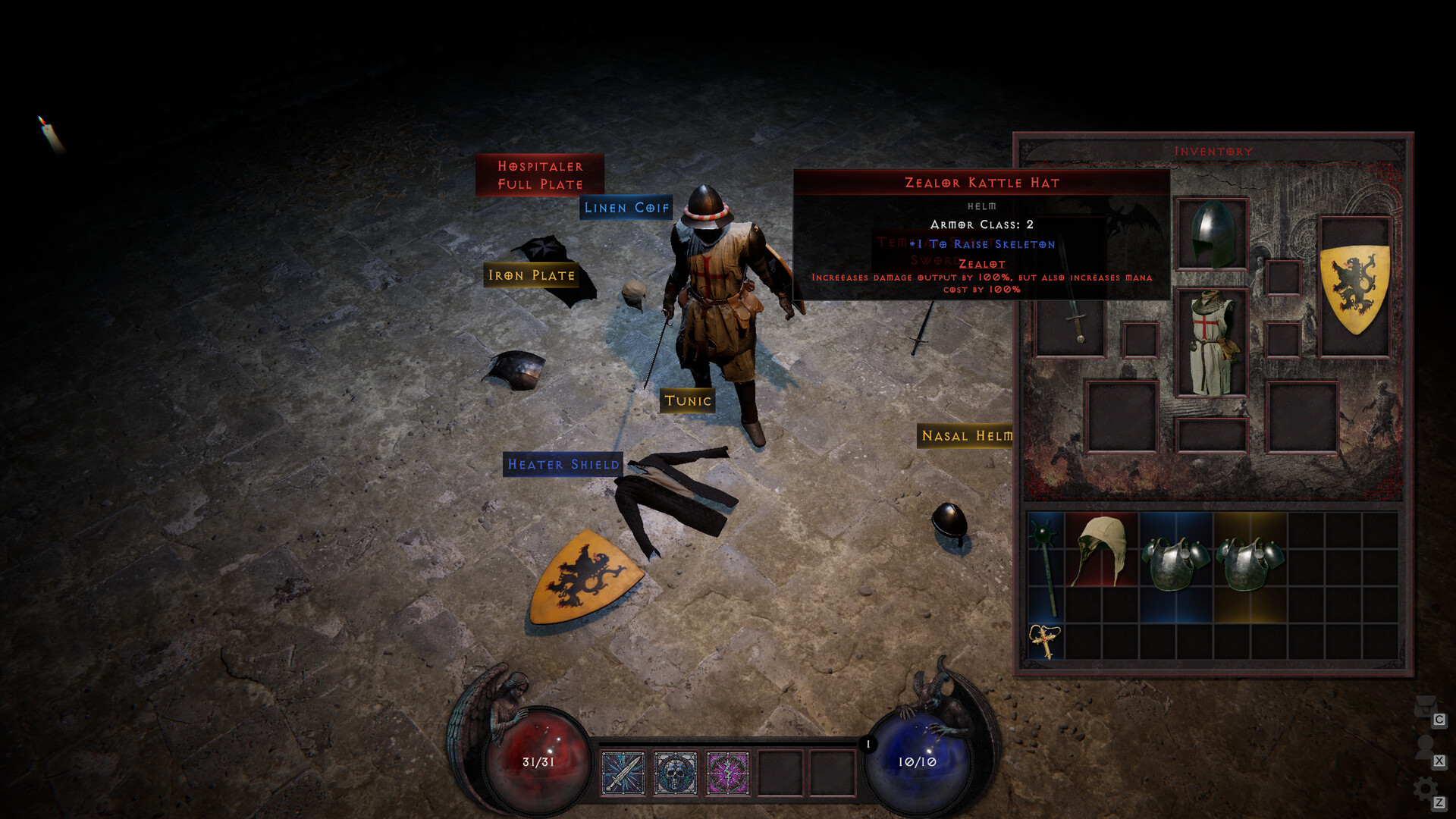The image size is (1456, 819).
Task: Activate the purple lightning skill
Action: point(728,773)
